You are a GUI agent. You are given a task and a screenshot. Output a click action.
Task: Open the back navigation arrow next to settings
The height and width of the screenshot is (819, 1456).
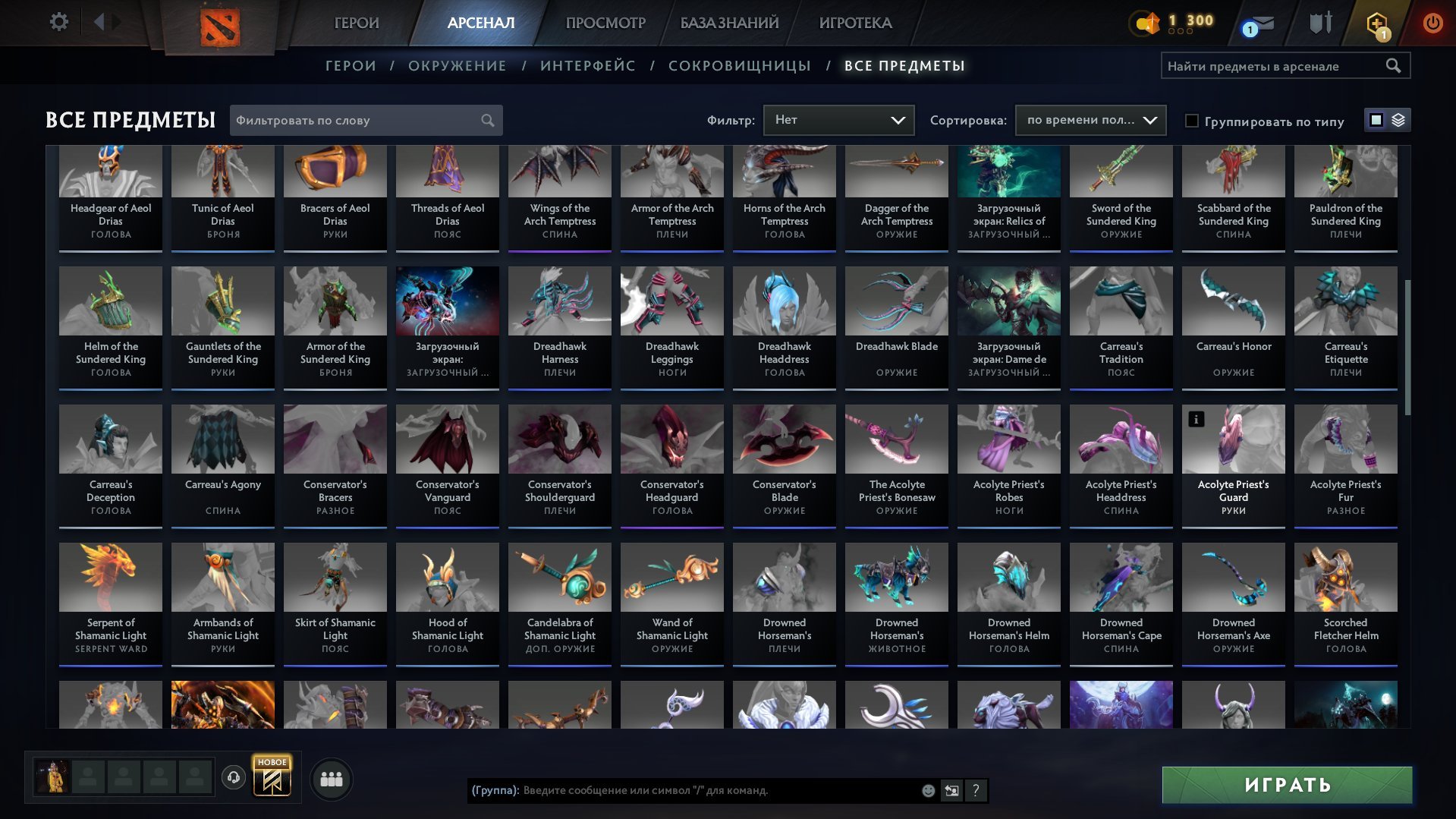99,22
